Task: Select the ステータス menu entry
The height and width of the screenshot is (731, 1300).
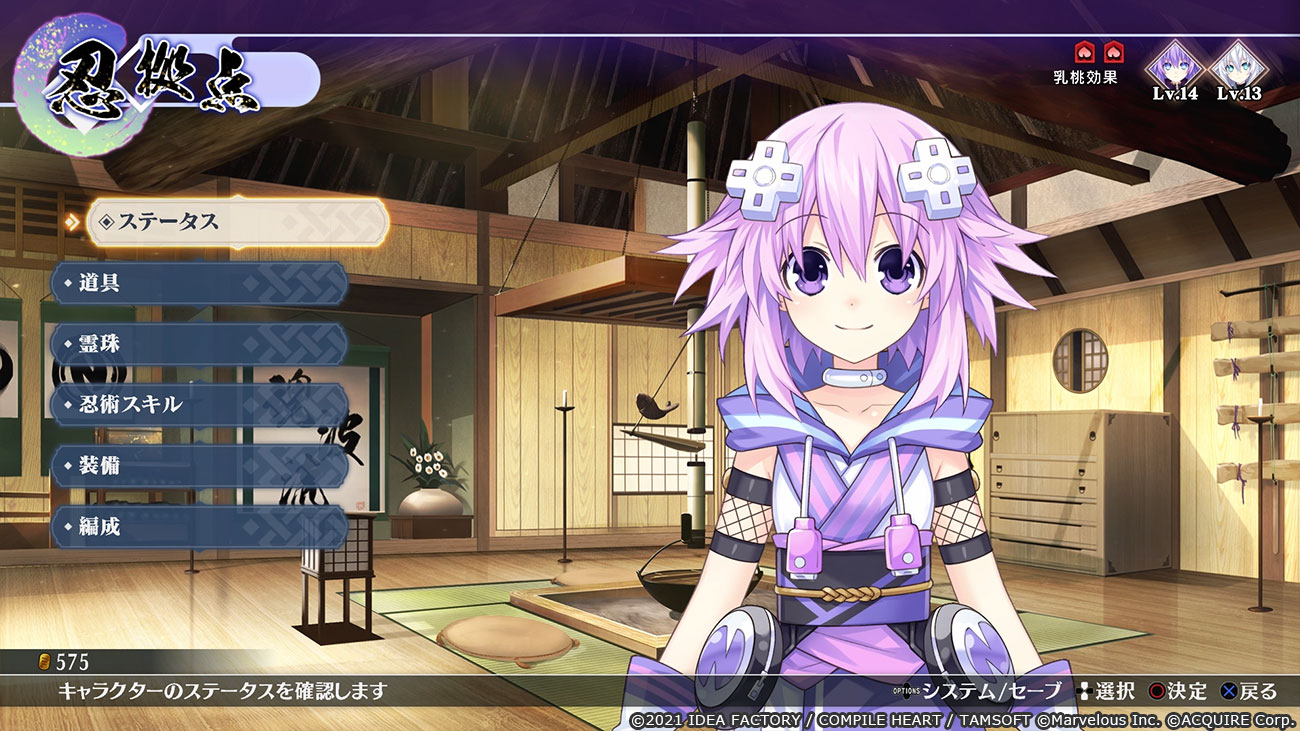Action: pos(237,222)
